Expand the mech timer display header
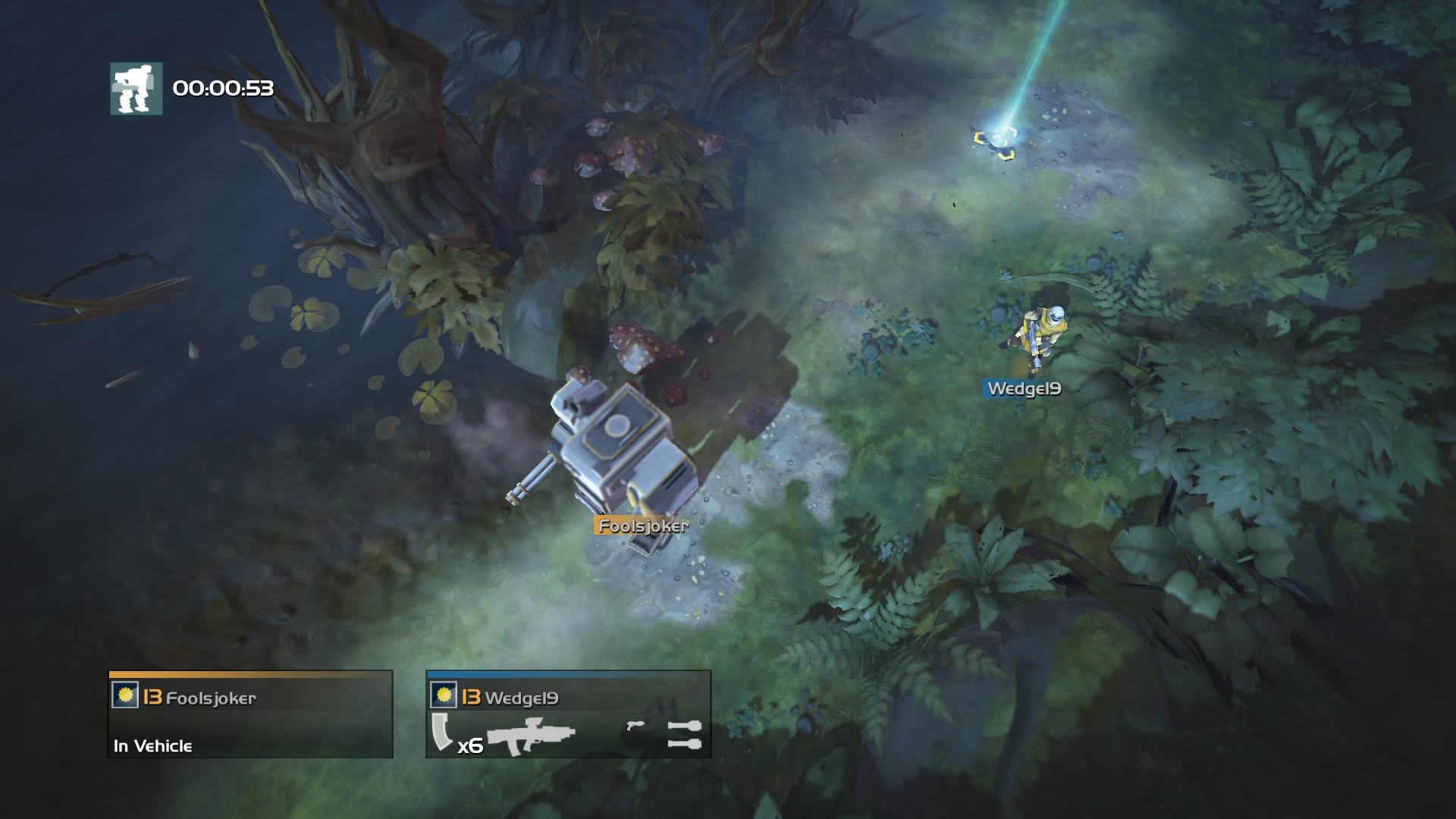Viewport: 1456px width, 819px height. (x=197, y=88)
